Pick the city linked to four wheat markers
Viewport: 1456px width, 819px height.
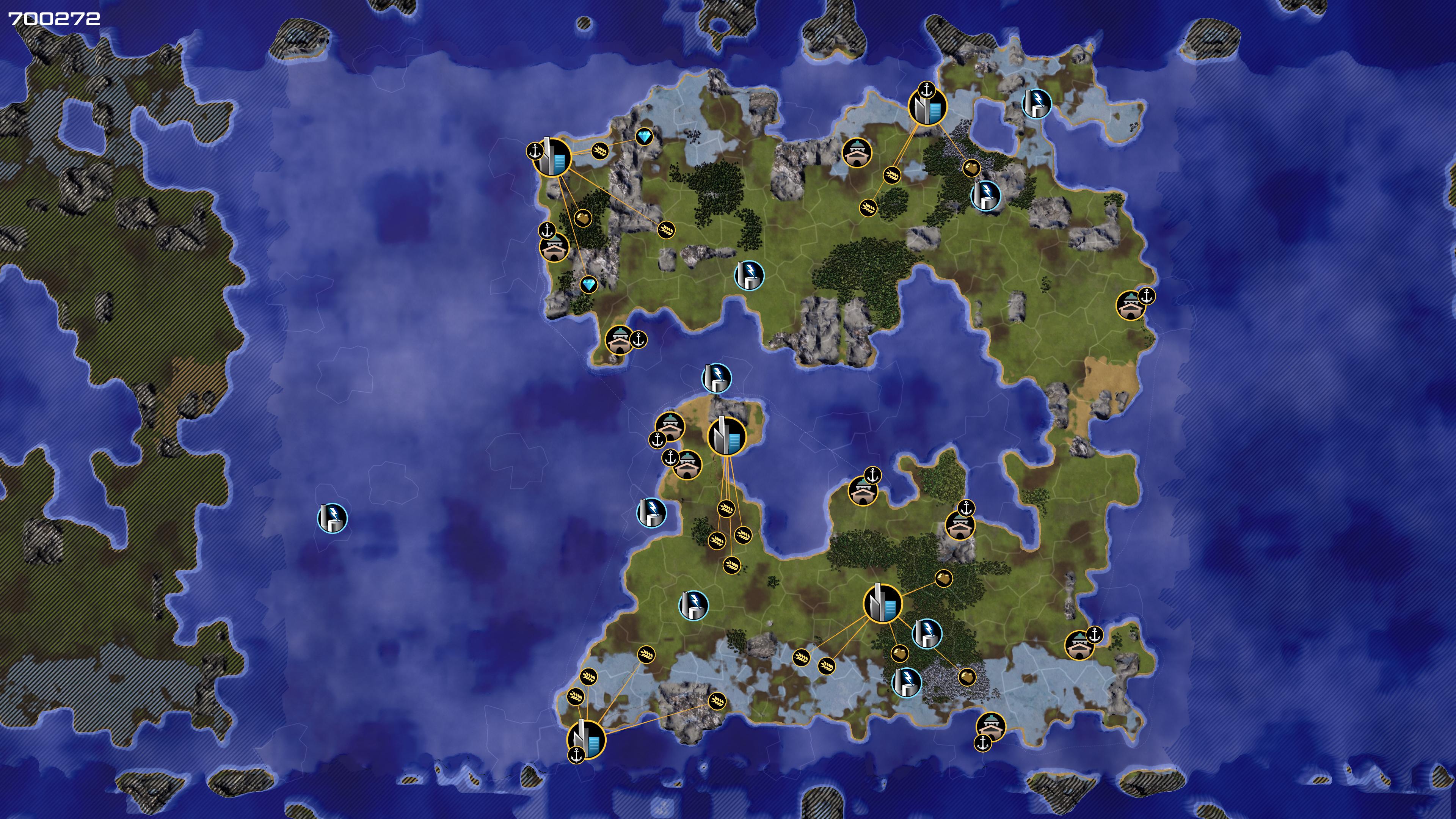tap(727, 436)
